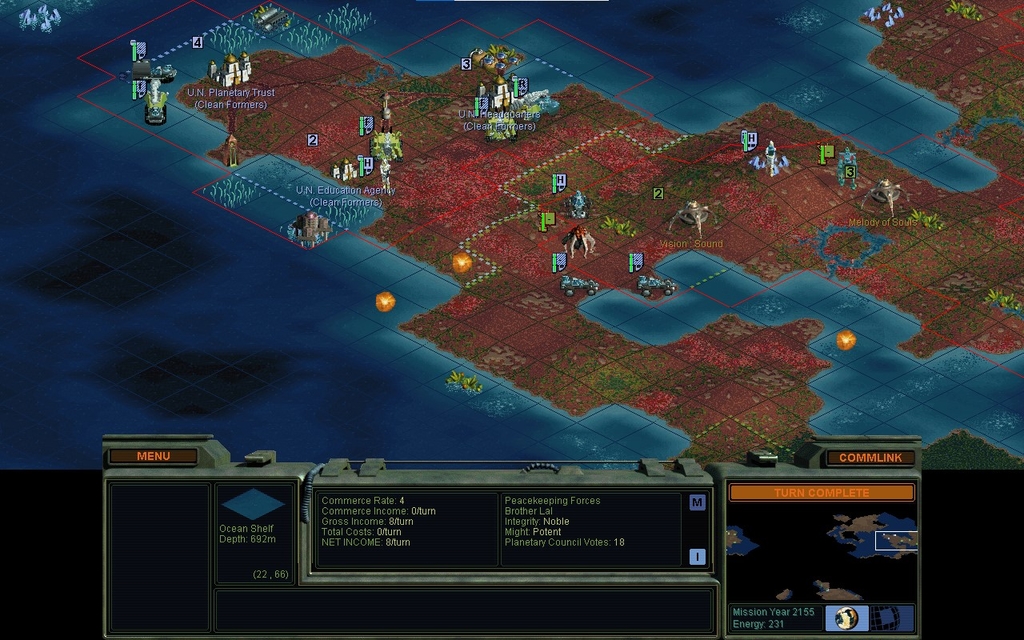Select the M button in info panel
The width and height of the screenshot is (1024, 640).
pos(697,503)
